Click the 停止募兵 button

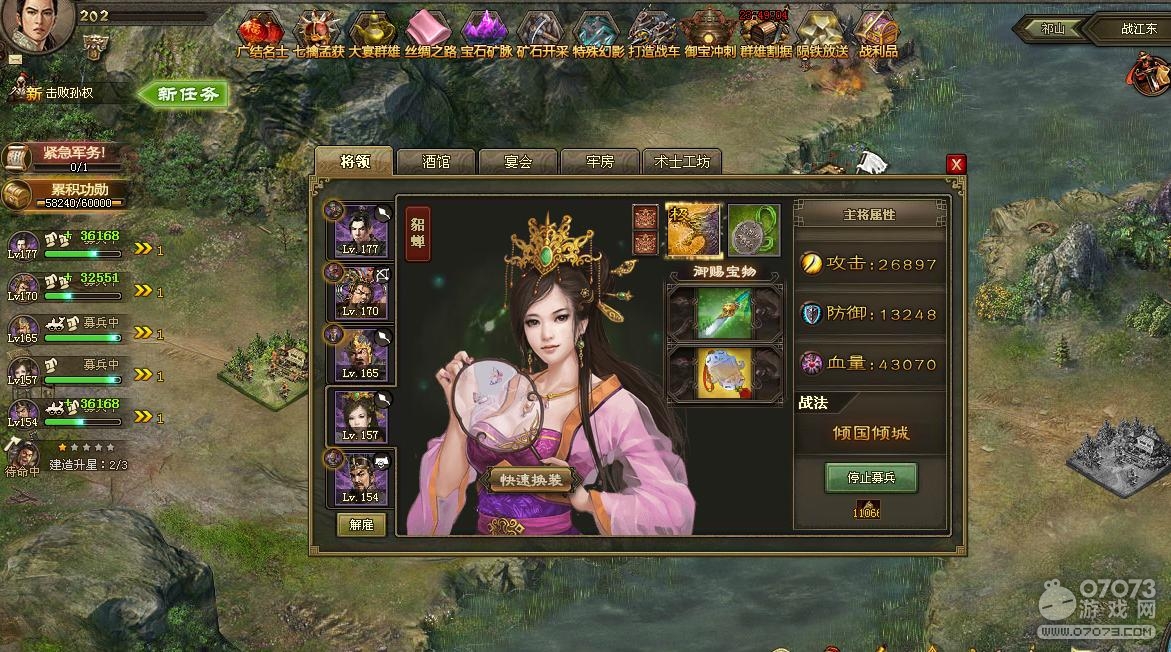click(x=870, y=478)
